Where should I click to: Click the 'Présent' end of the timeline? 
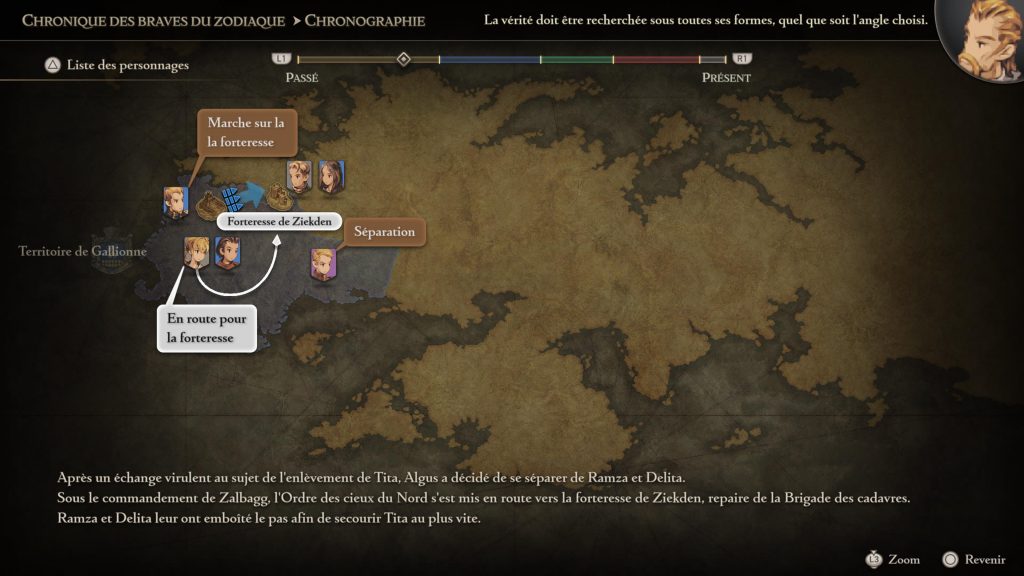pos(726,77)
